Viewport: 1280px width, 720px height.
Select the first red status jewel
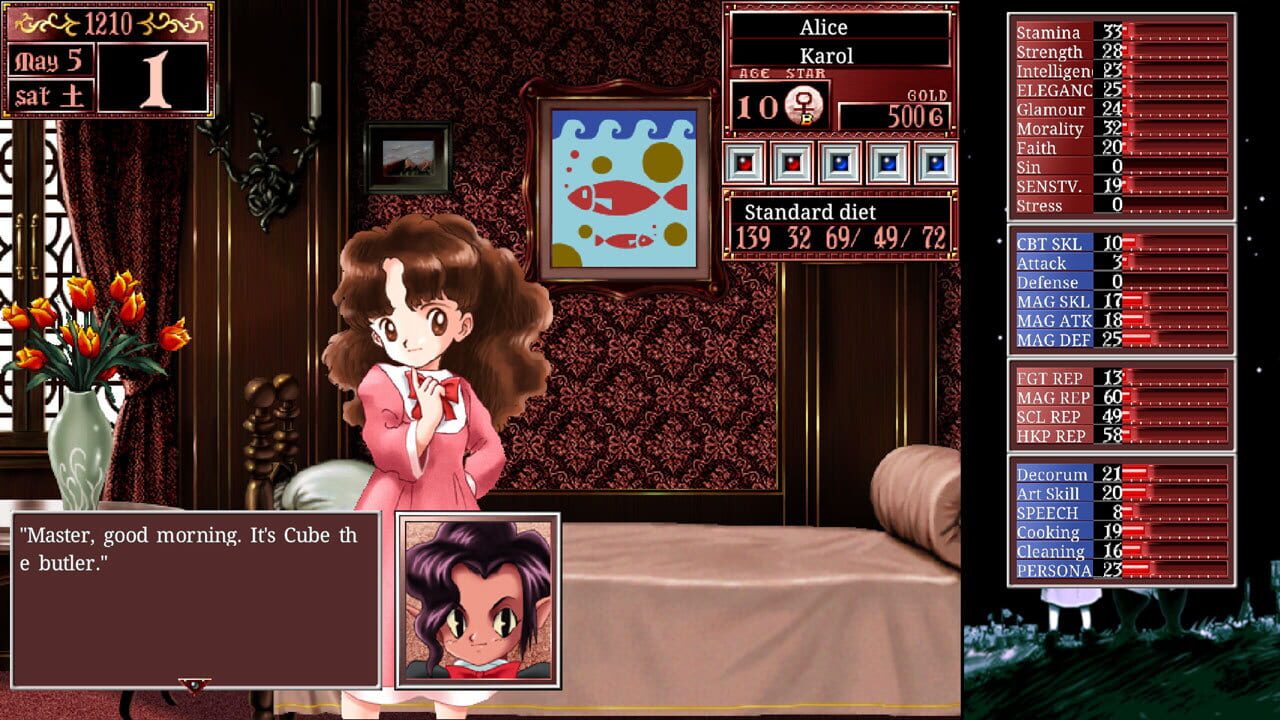click(x=744, y=165)
